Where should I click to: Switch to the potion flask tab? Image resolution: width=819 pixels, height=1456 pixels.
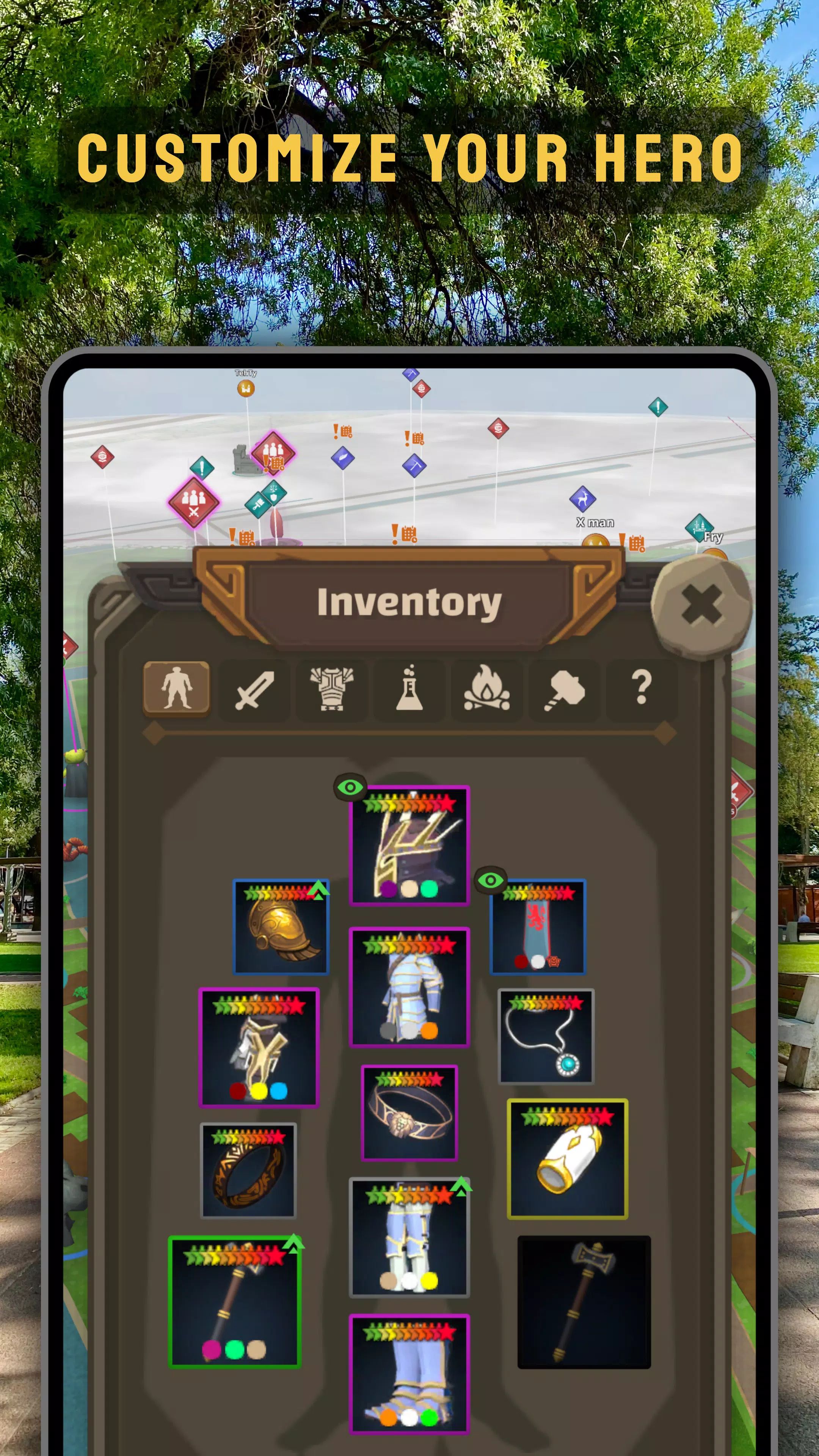click(409, 689)
